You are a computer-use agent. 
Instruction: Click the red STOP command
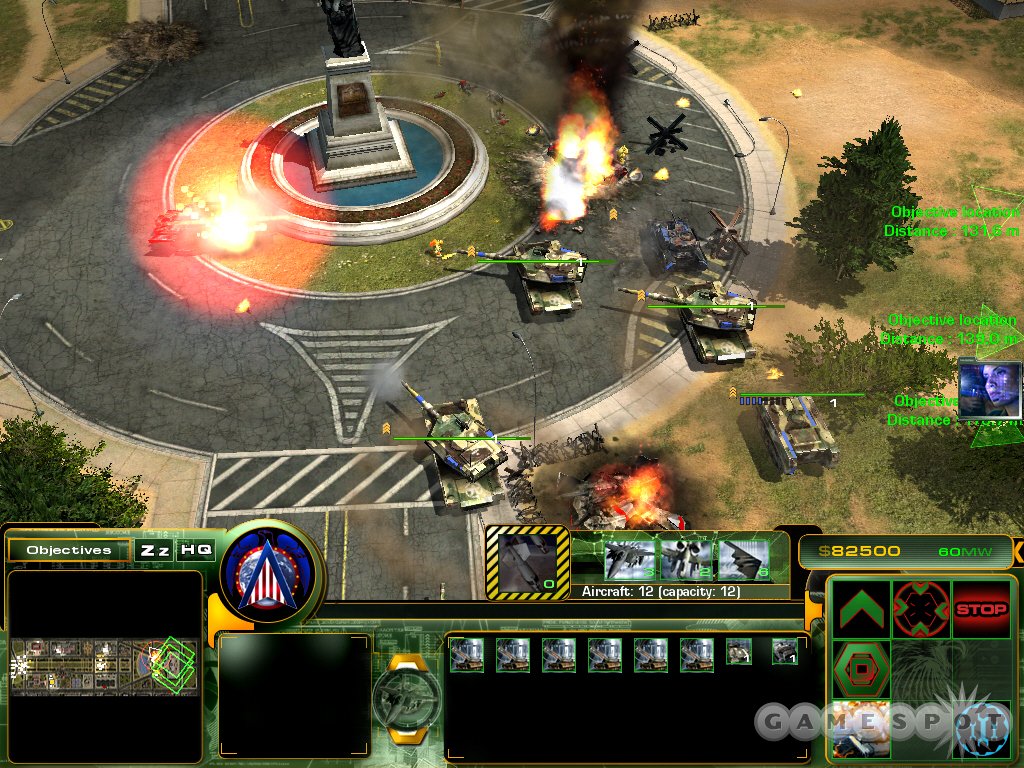(x=981, y=609)
